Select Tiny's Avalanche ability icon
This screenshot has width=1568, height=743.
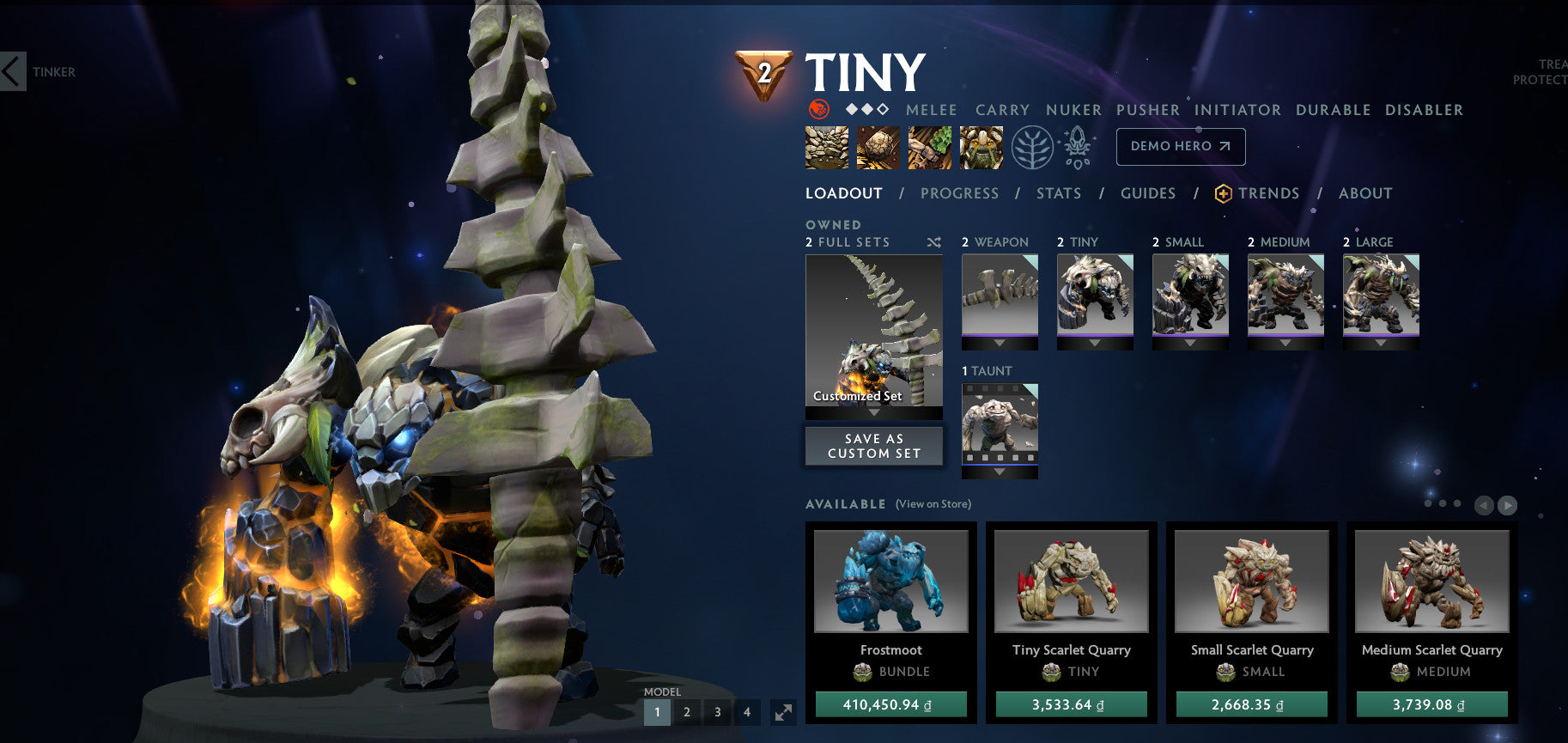(826, 147)
